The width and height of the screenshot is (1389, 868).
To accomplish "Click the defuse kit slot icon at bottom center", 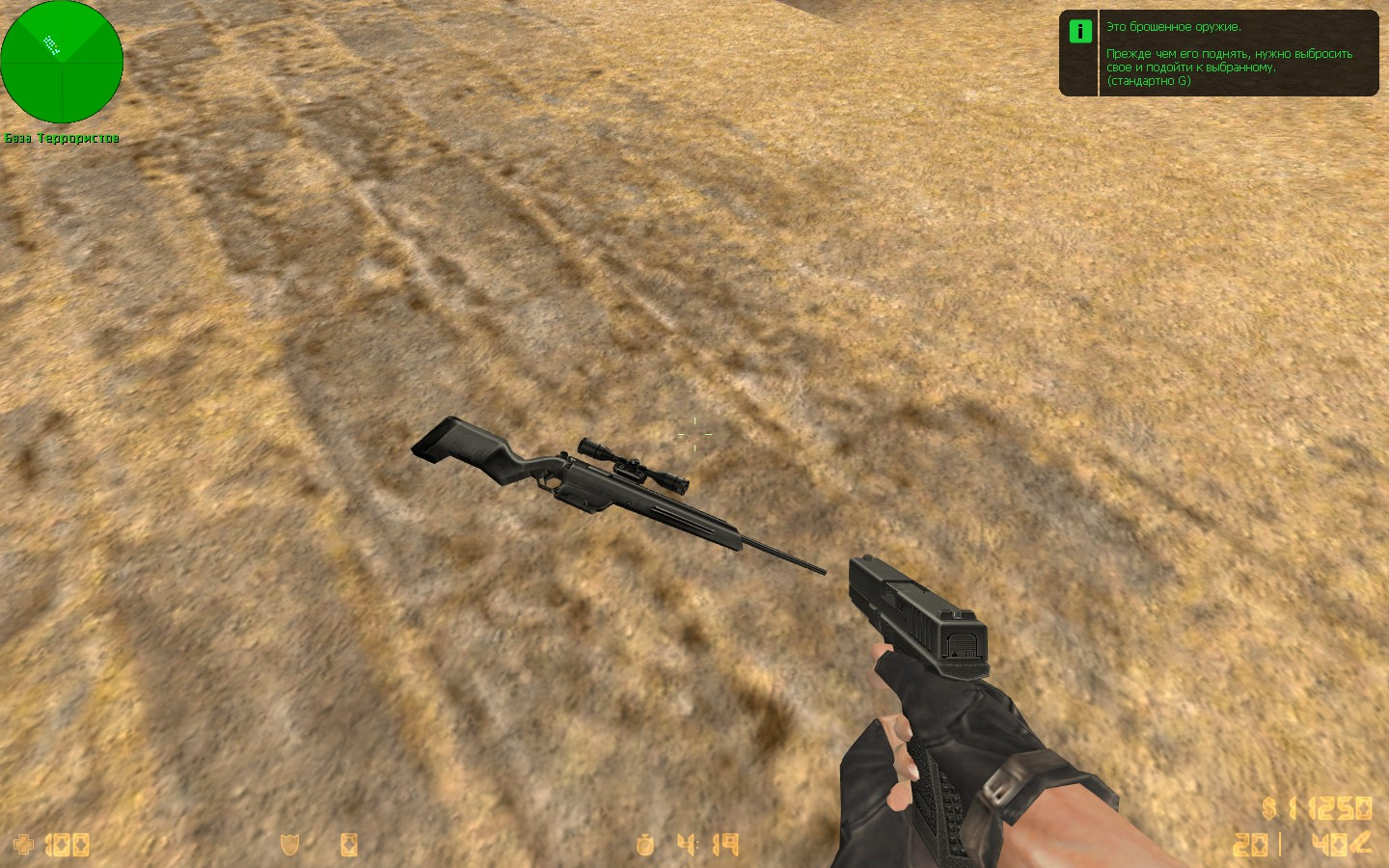I will pyautogui.click(x=347, y=846).
